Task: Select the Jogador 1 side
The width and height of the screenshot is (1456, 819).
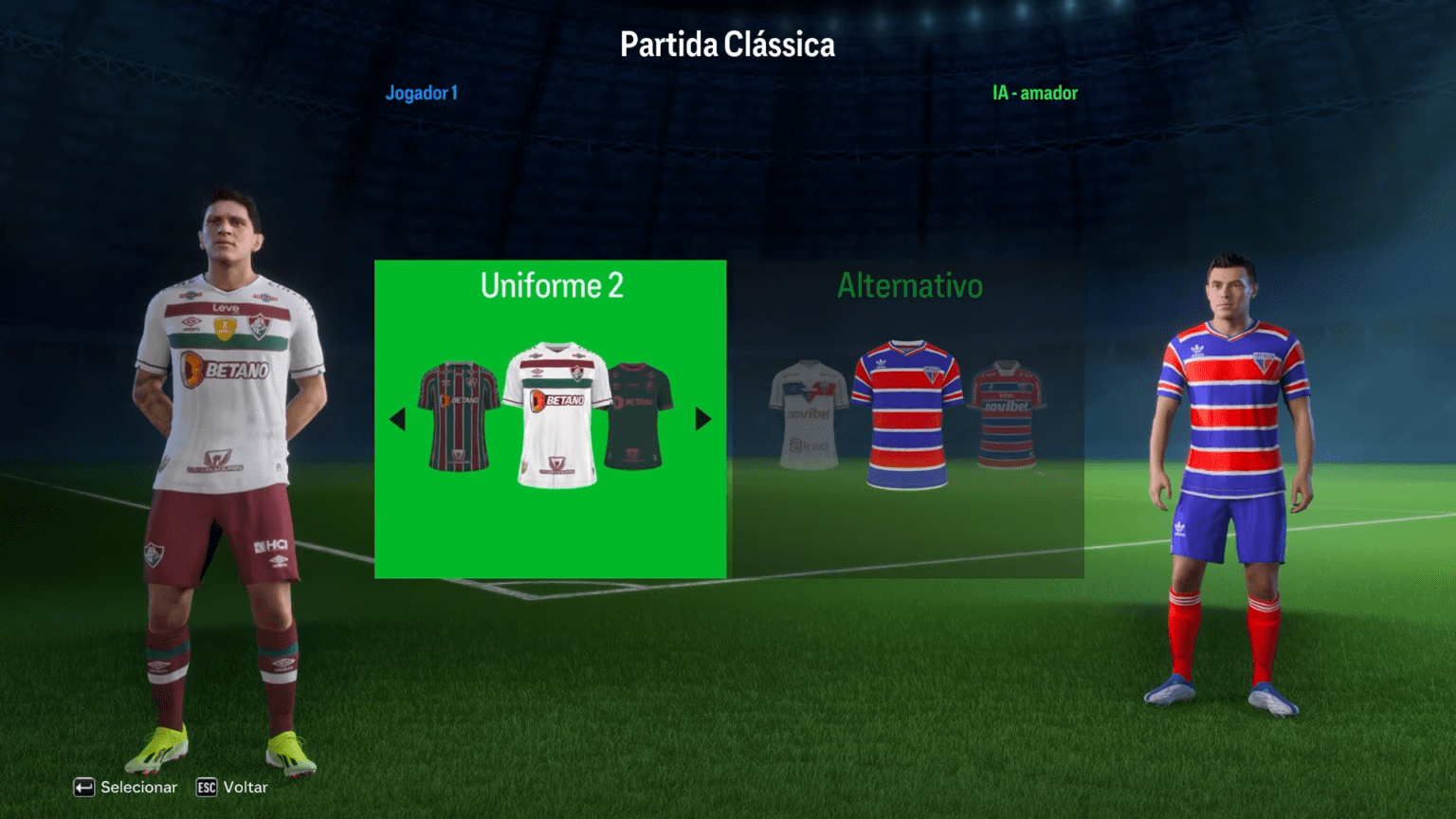Action: [422, 93]
